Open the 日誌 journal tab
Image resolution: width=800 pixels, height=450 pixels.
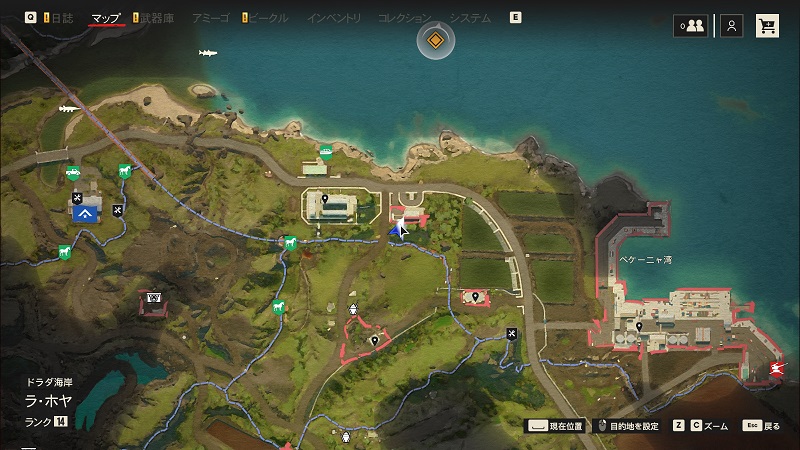coord(60,18)
